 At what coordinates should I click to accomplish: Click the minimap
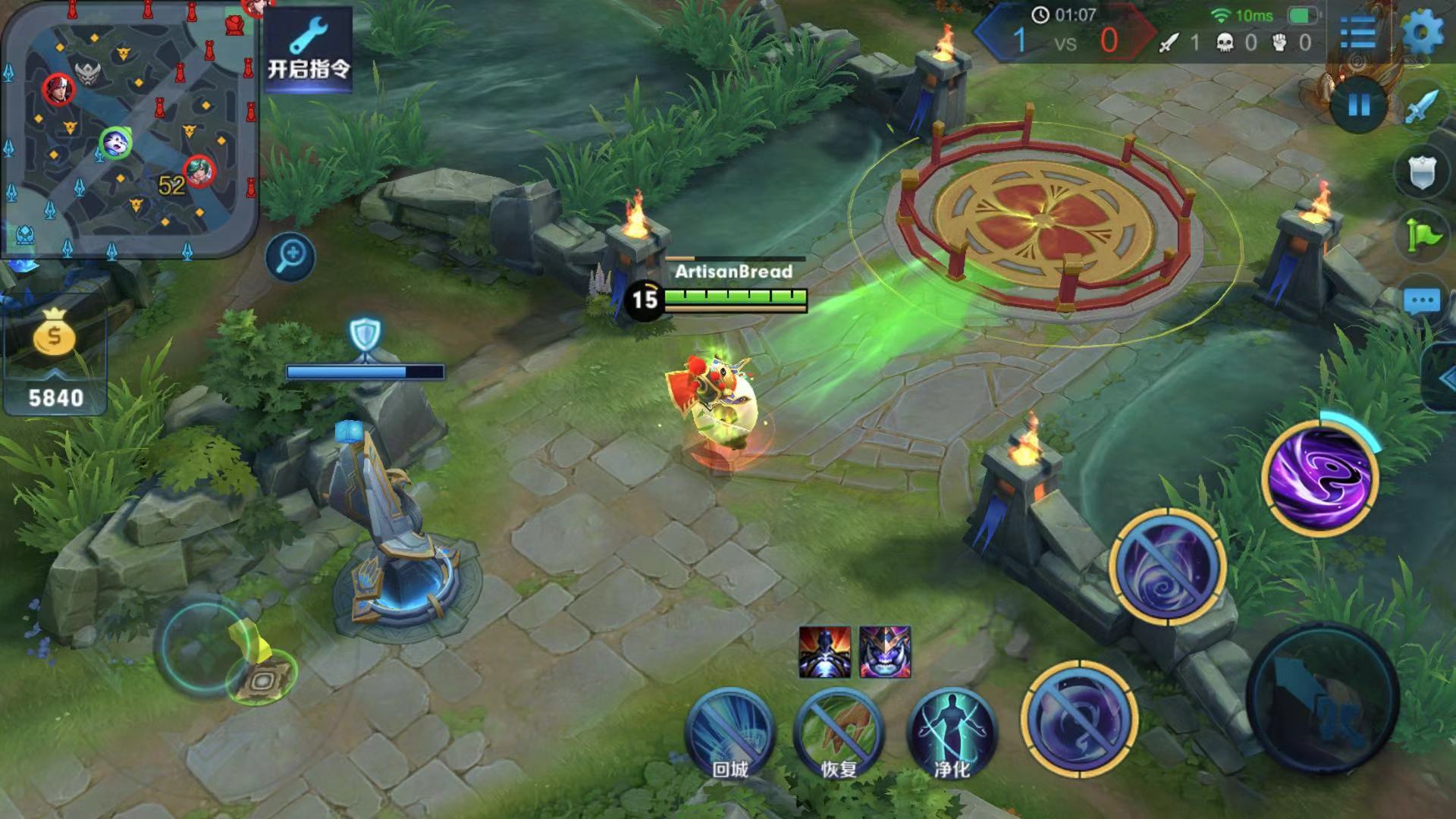pos(129,129)
